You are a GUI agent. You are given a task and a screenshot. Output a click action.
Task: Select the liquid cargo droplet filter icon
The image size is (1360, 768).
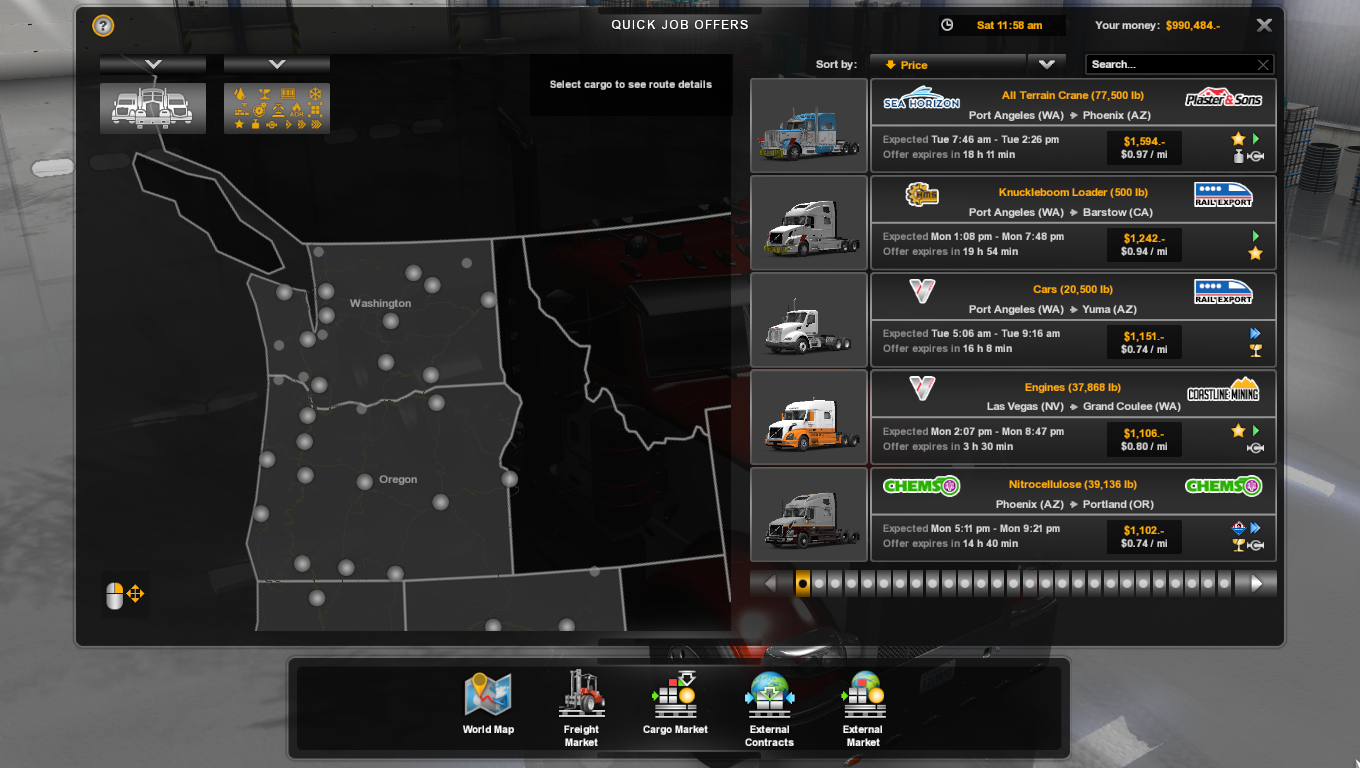click(240, 93)
